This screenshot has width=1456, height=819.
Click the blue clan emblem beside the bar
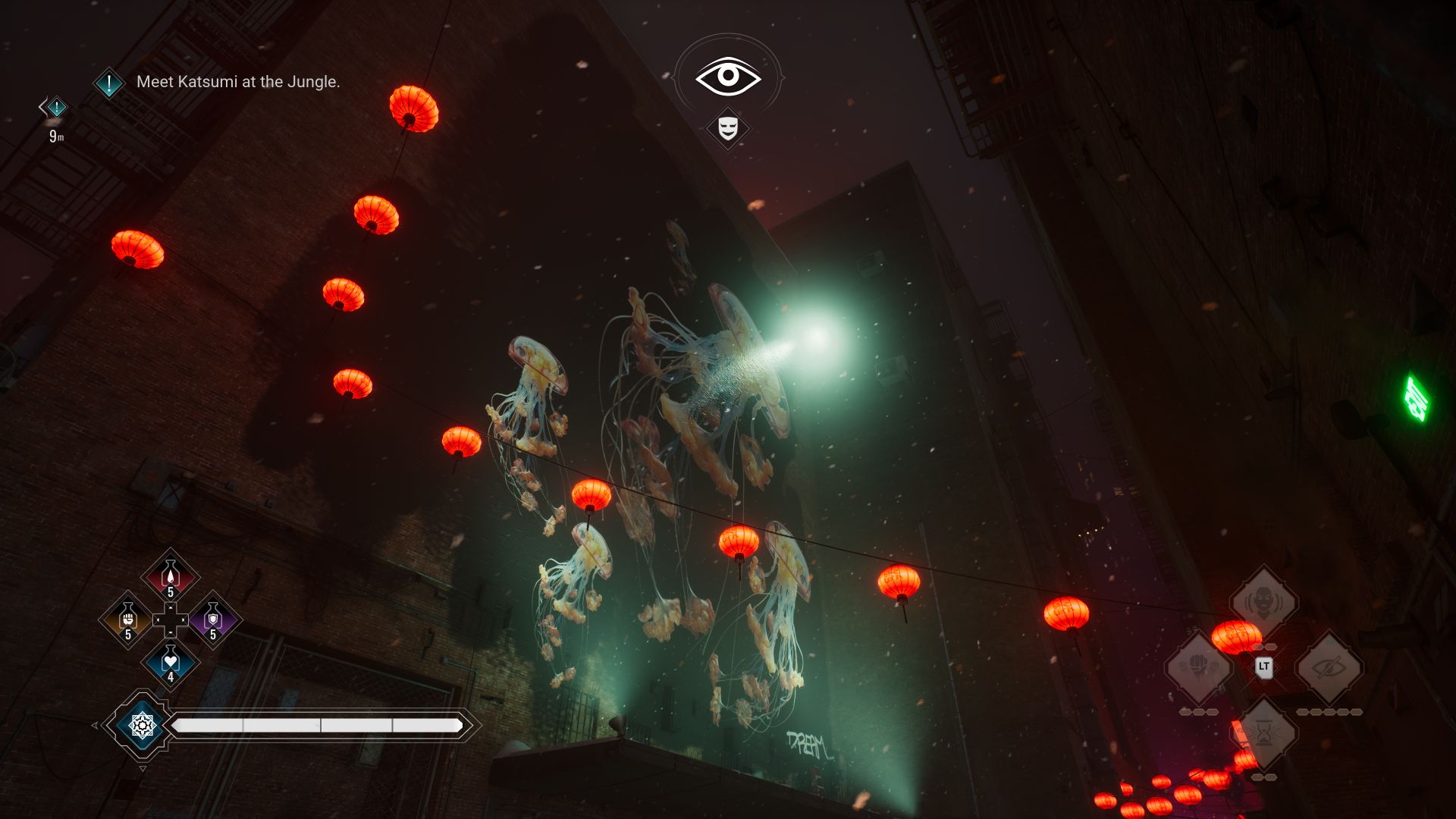click(142, 726)
